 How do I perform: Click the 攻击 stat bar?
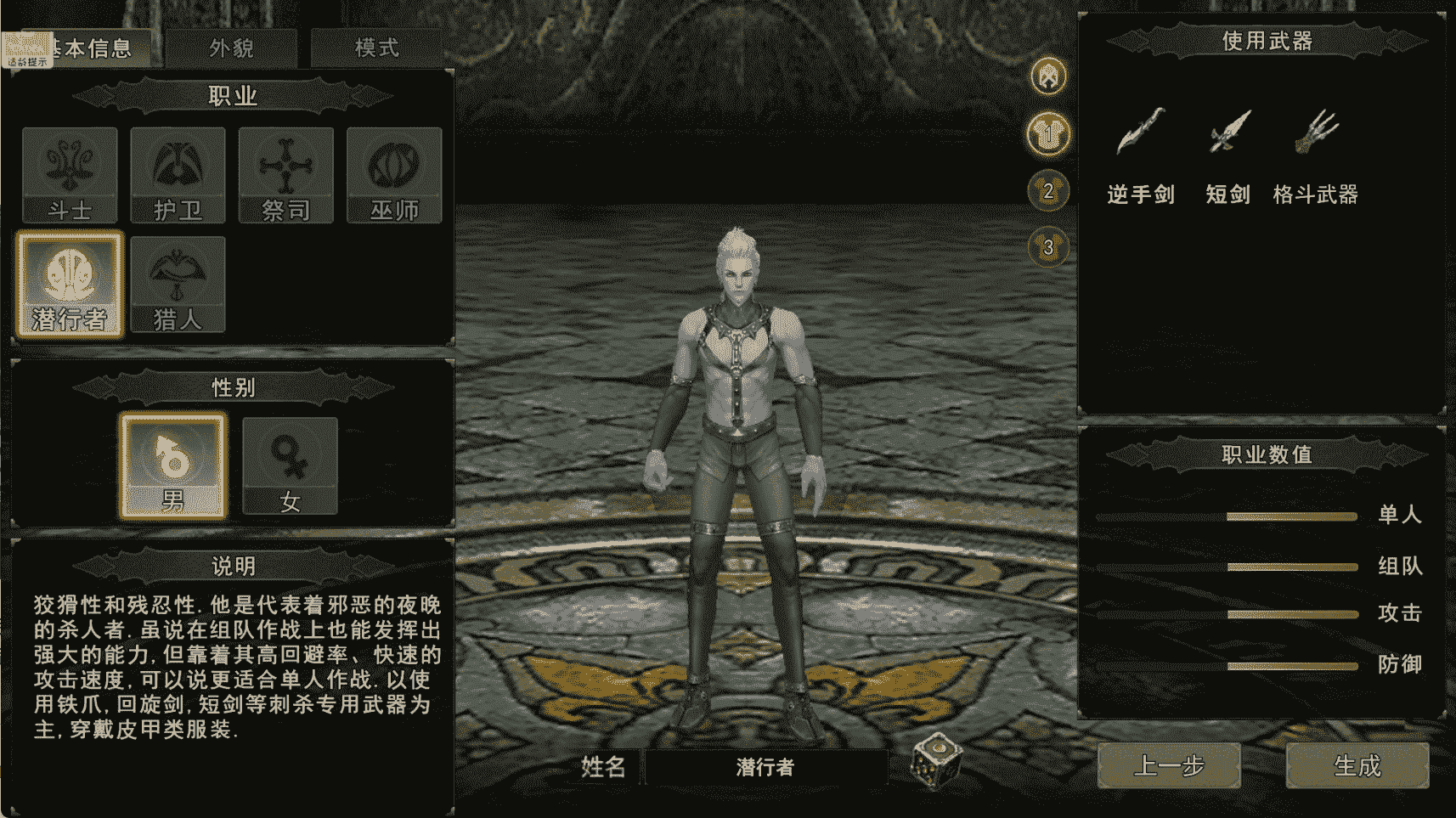(1291, 614)
